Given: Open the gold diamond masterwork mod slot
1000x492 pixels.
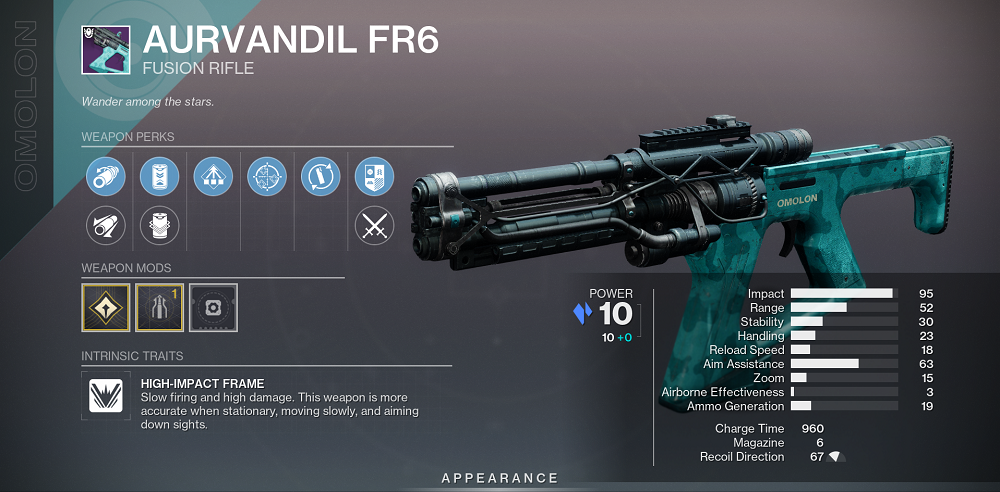Looking at the screenshot, I should 106,307.
